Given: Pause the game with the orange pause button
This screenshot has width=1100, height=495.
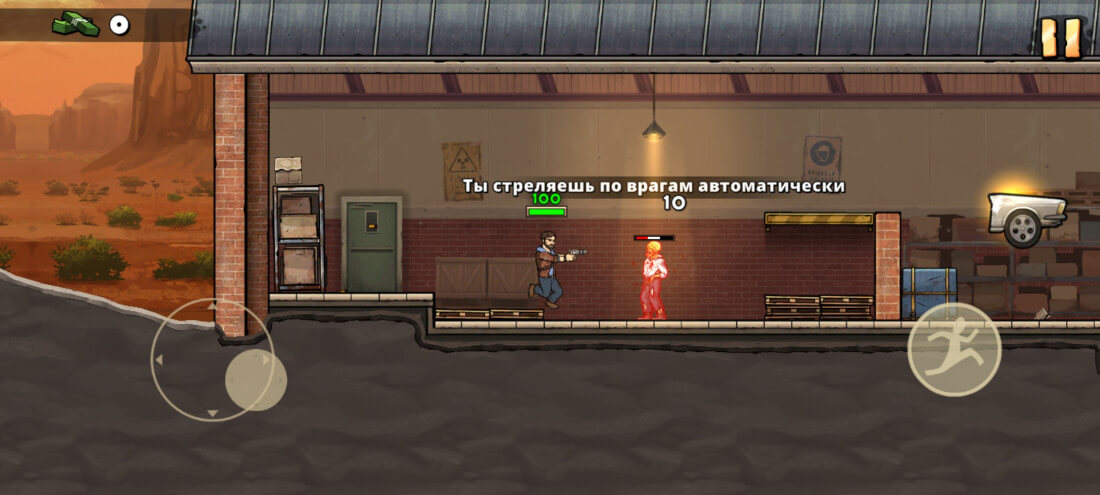Looking at the screenshot, I should tap(1061, 38).
